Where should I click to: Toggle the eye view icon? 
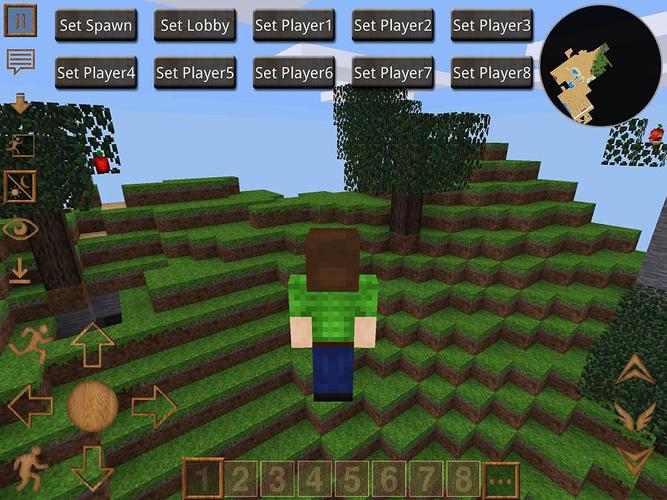pos(20,229)
